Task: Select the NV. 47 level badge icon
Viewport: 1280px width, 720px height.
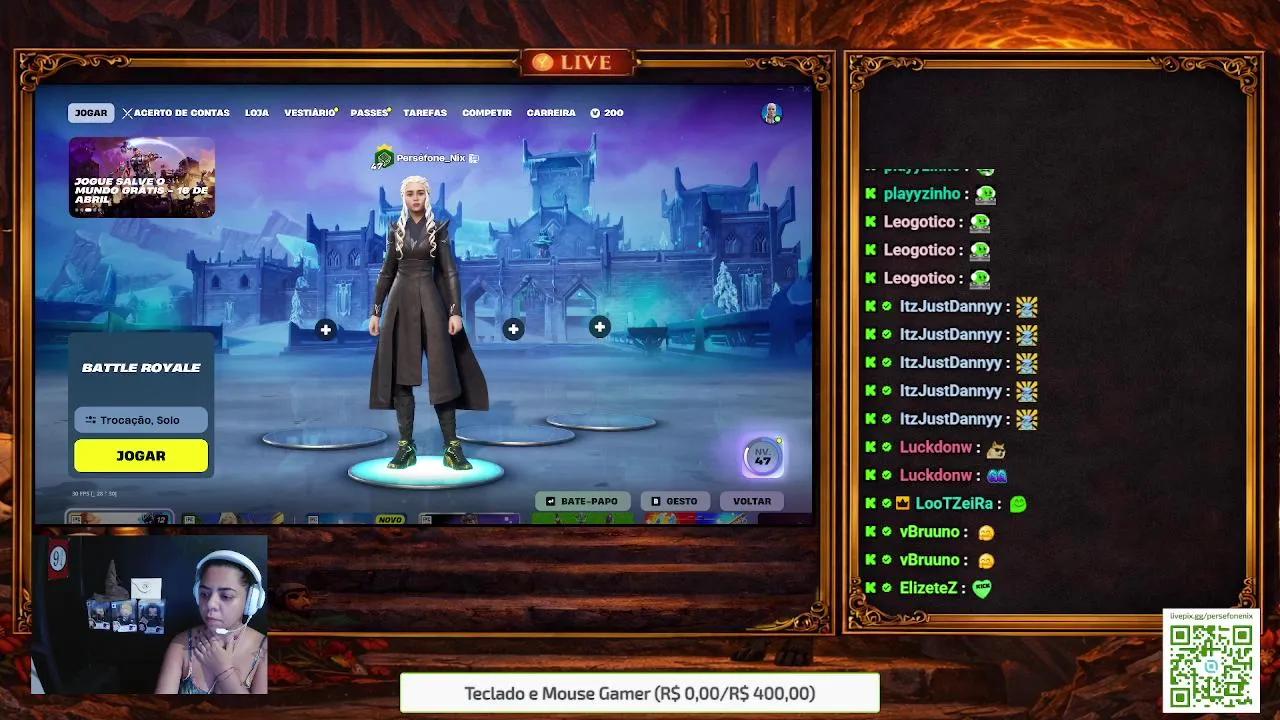Action: [761, 455]
